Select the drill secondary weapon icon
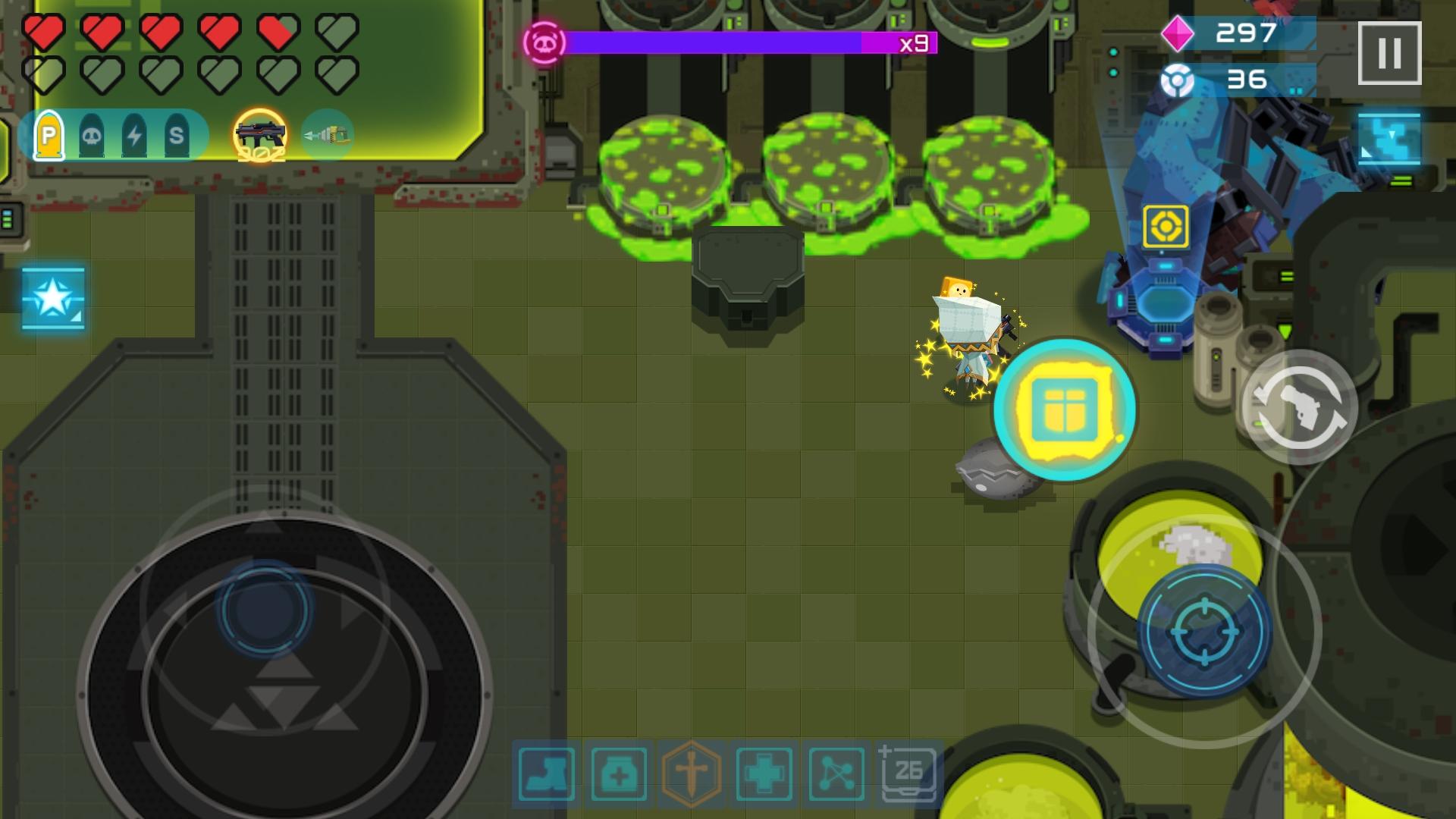The height and width of the screenshot is (819, 1456). tap(328, 134)
